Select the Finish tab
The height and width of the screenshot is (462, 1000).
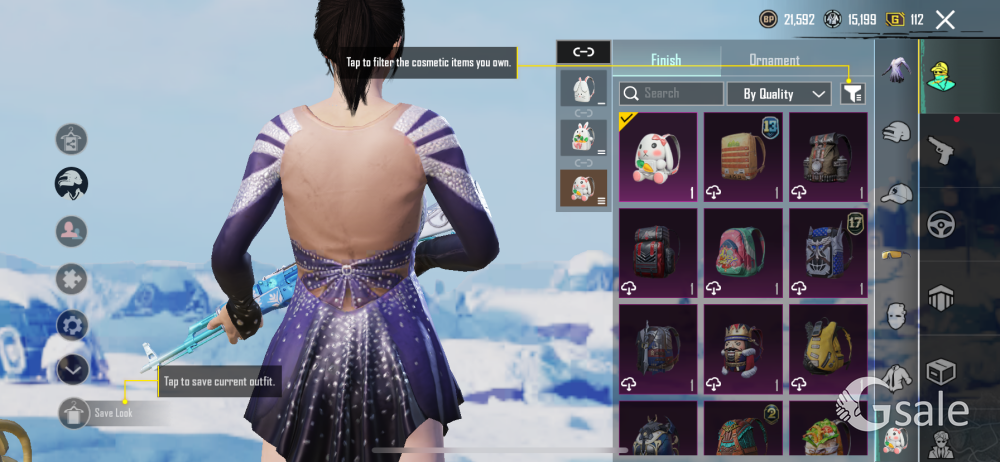[666, 60]
